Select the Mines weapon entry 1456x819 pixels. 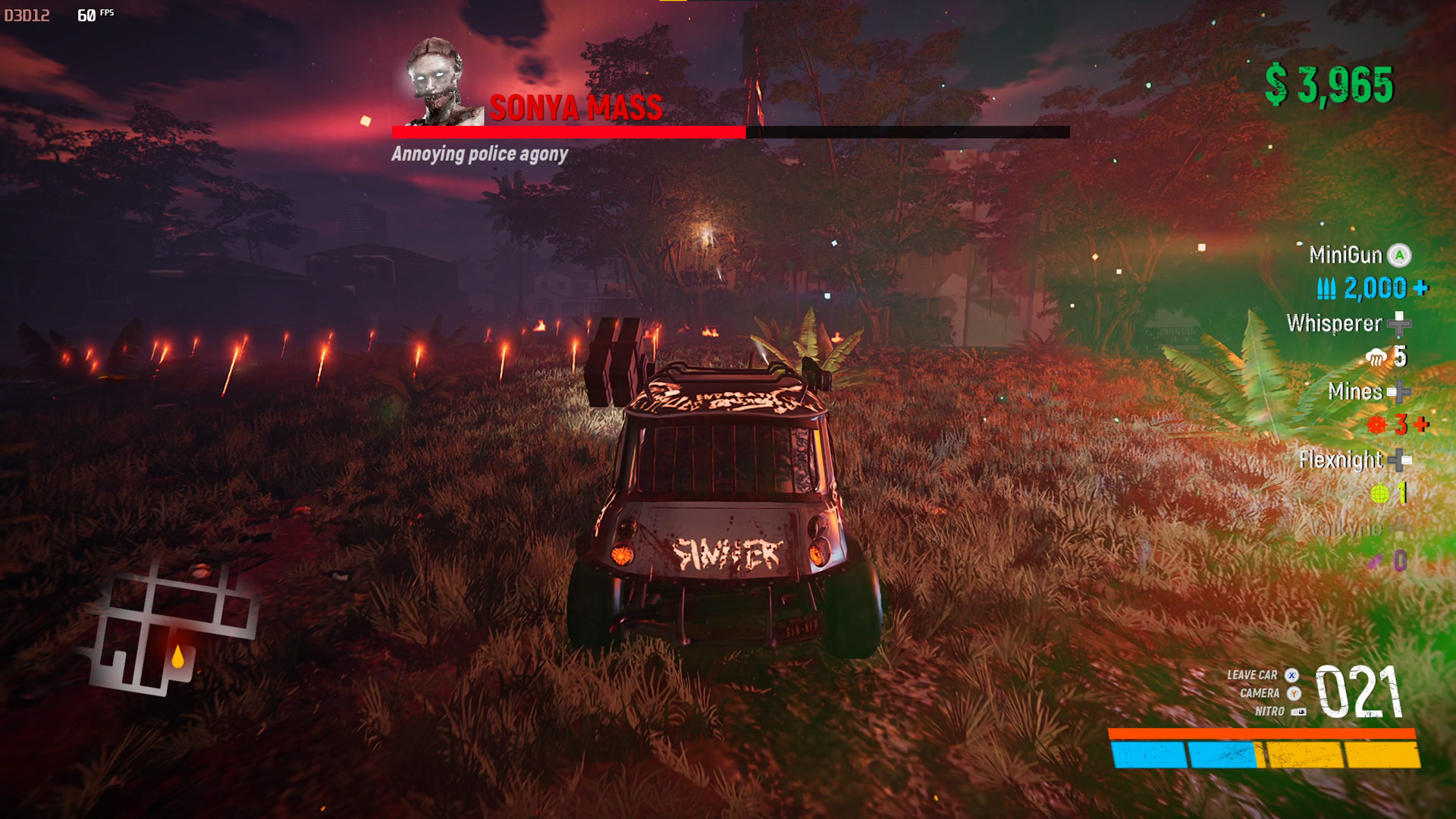pos(1355,392)
